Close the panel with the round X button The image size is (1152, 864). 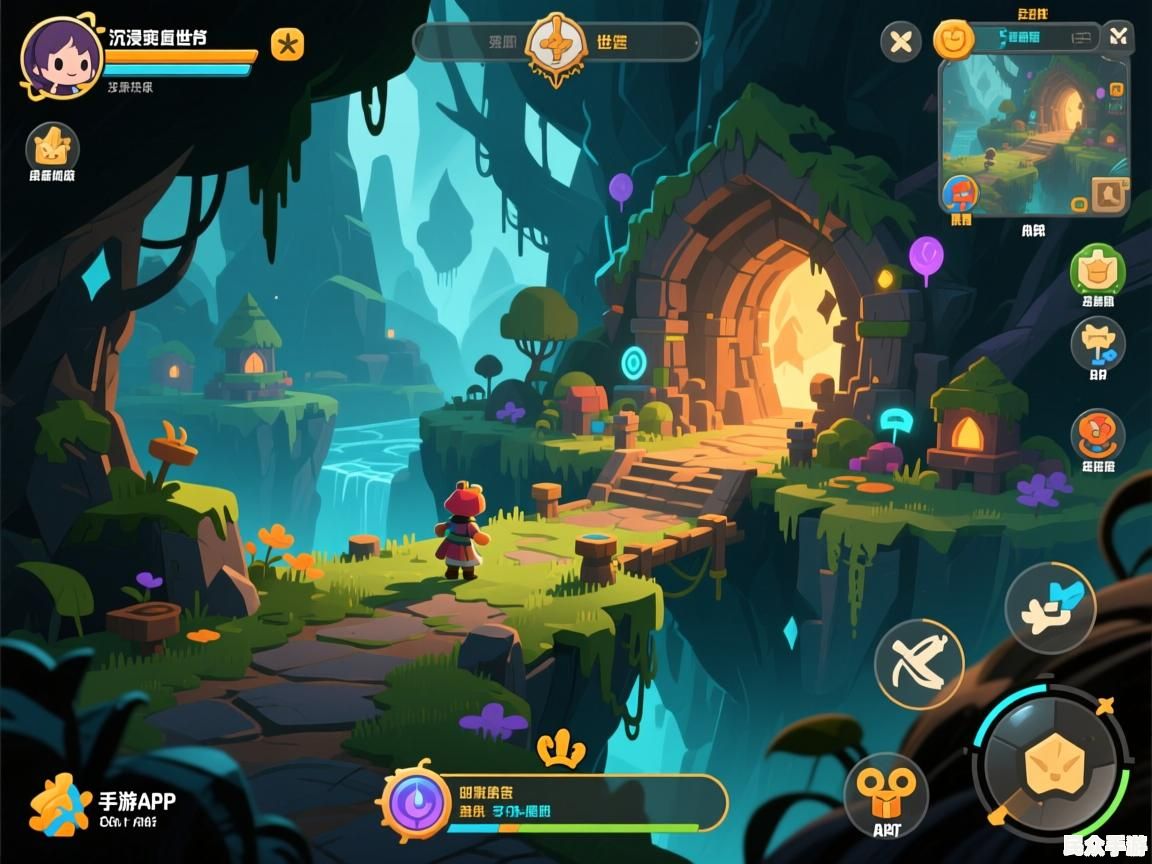[901, 42]
